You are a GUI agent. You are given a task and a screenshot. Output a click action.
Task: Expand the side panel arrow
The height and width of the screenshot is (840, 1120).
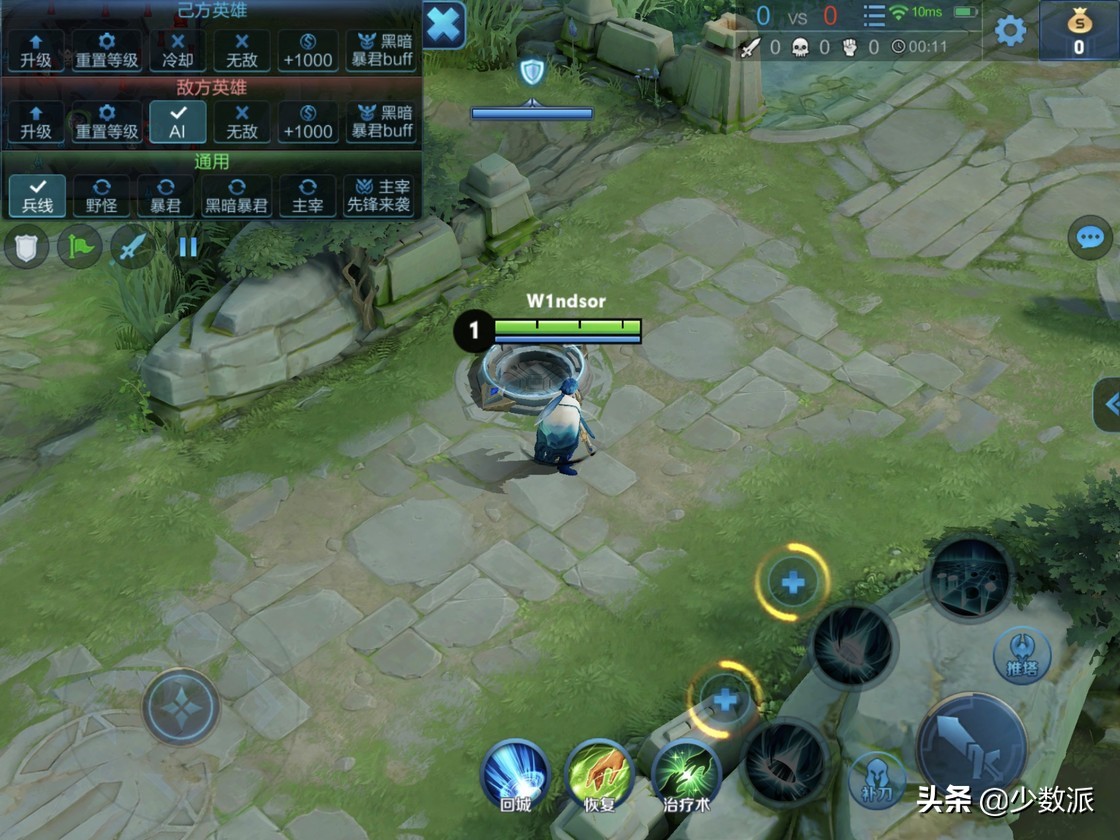click(1108, 404)
